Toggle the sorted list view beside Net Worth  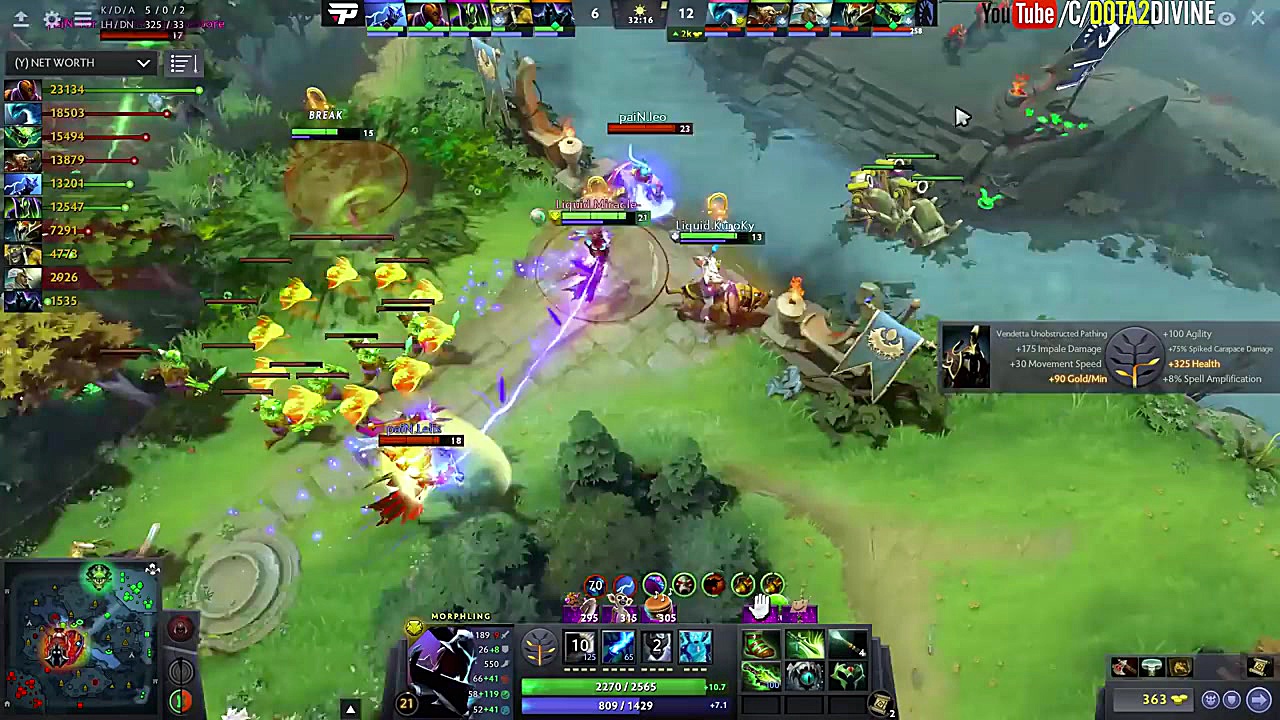[181, 63]
